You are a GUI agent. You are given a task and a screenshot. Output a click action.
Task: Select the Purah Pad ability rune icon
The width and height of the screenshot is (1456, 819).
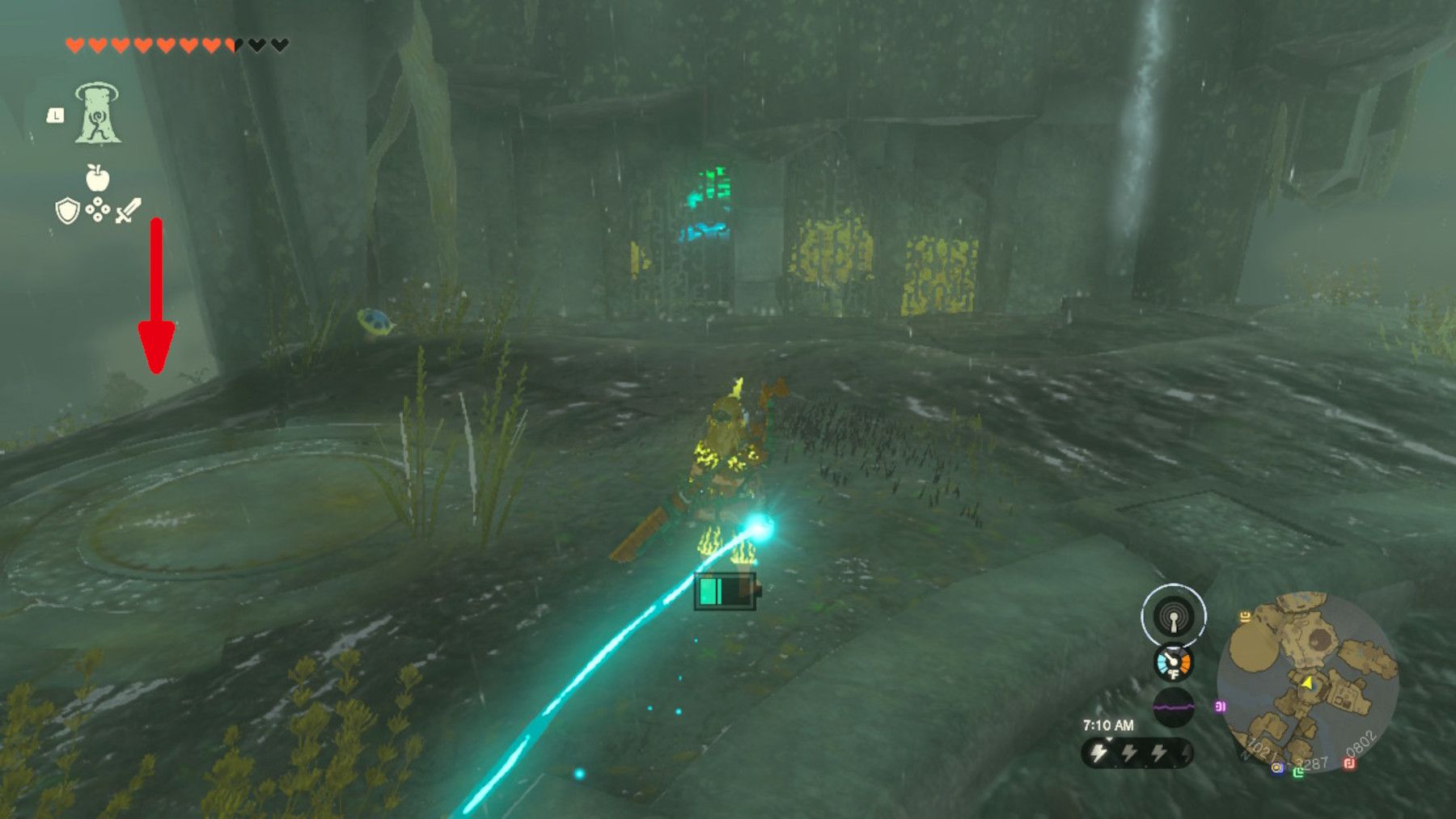(96, 112)
